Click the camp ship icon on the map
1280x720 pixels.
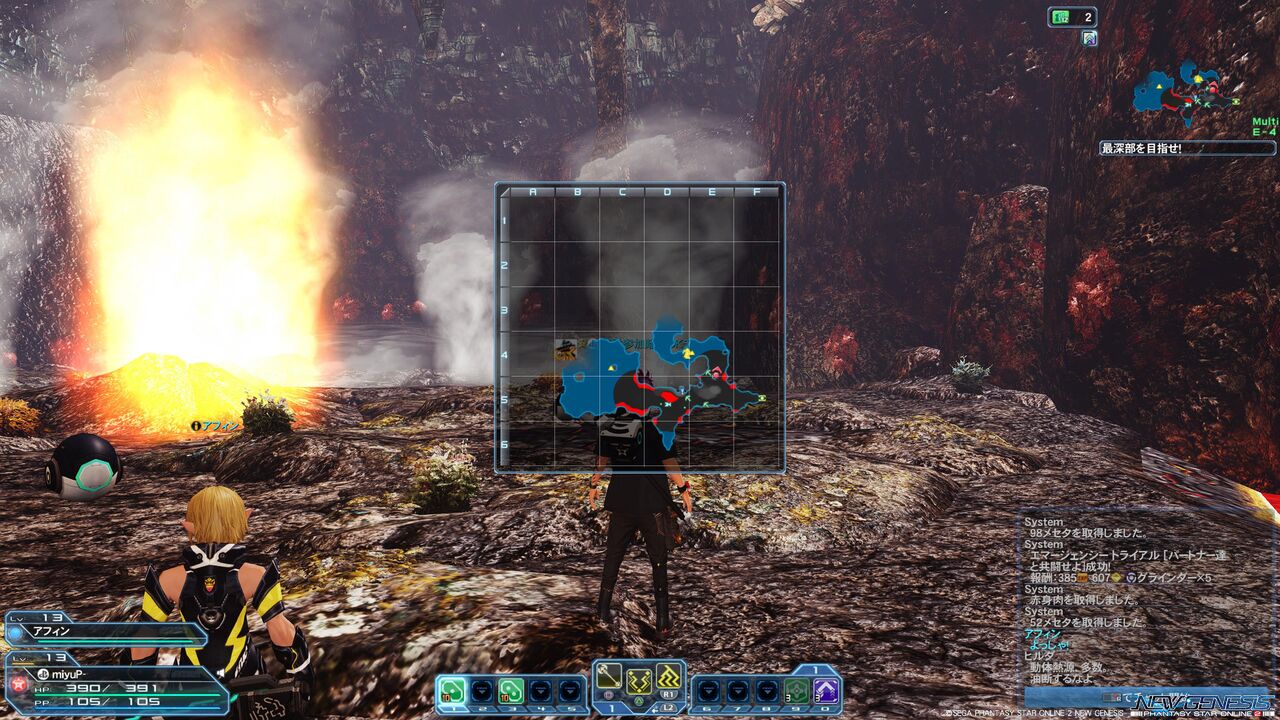566,350
